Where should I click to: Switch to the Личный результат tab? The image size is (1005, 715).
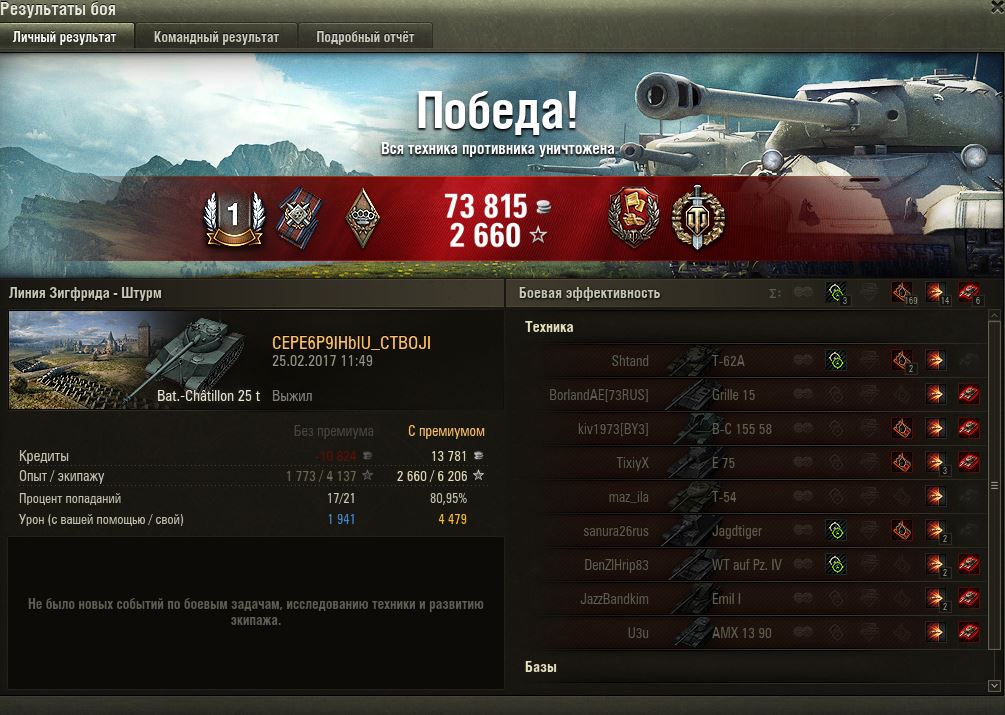coord(64,38)
